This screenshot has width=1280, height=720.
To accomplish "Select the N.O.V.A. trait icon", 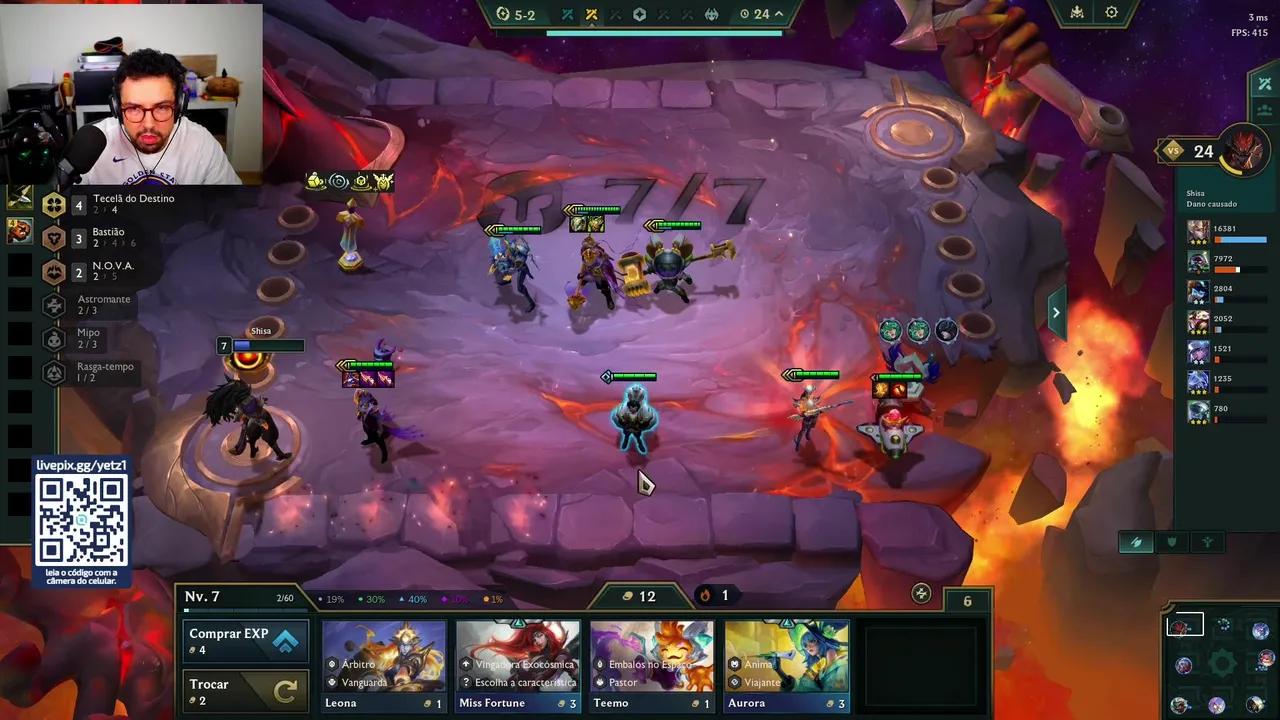I will point(54,271).
